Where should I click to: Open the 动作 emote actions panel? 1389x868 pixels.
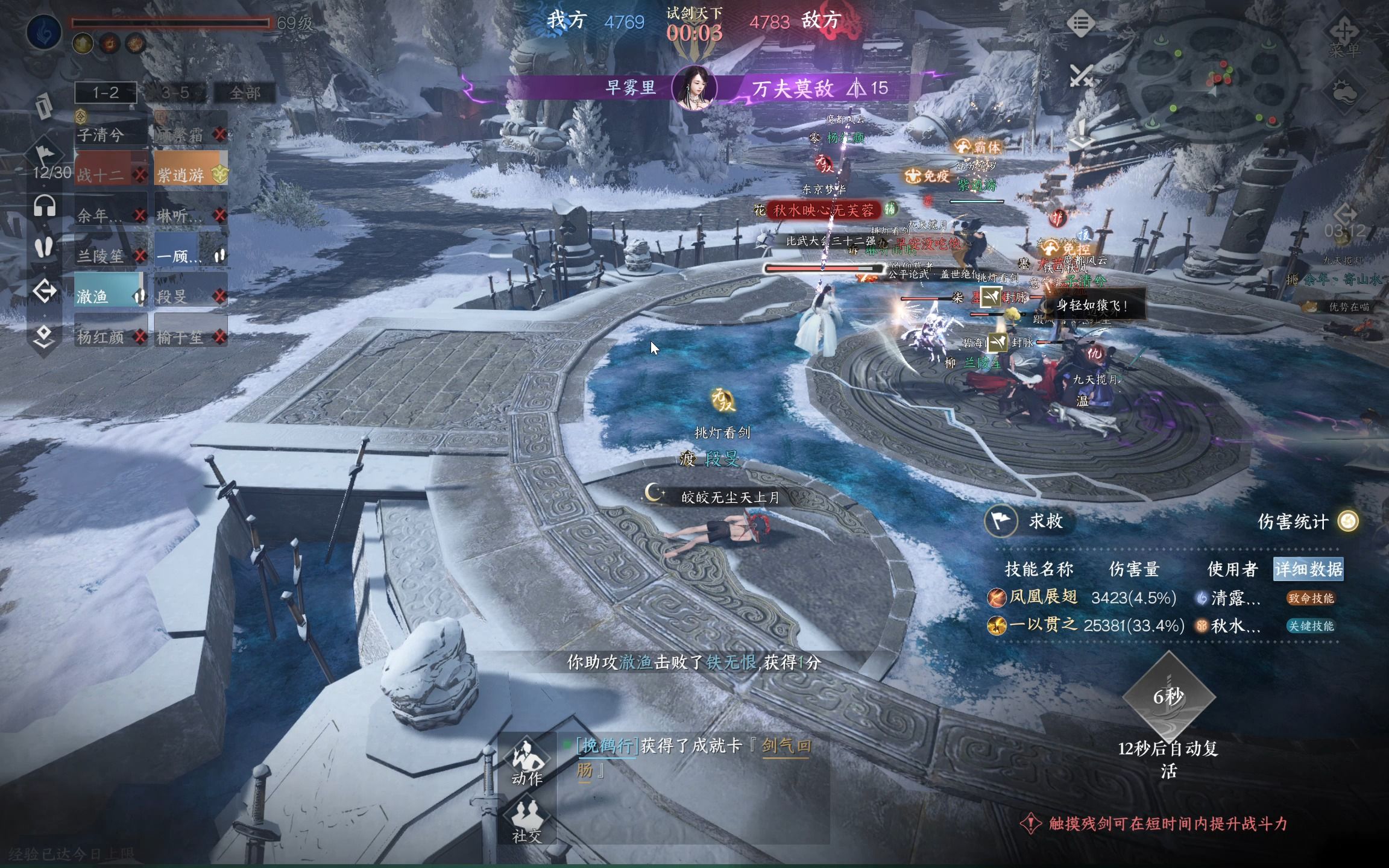526,762
